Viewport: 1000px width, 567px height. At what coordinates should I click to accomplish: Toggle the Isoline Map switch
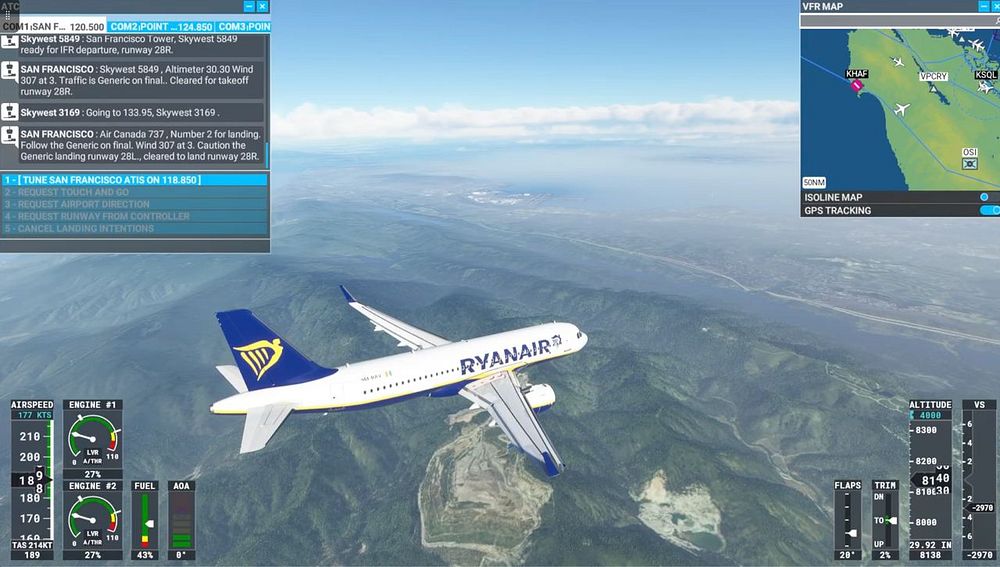[x=985, y=197]
